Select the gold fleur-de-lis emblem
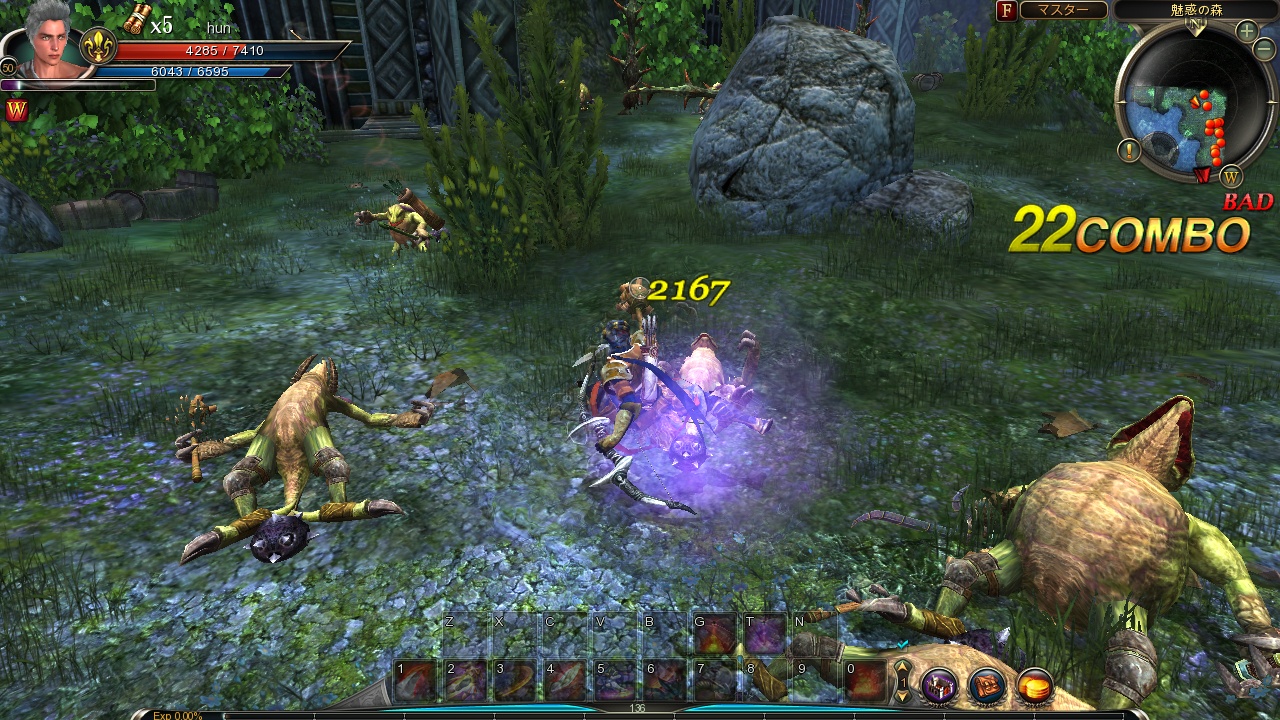The height and width of the screenshot is (720, 1280). pos(98,47)
